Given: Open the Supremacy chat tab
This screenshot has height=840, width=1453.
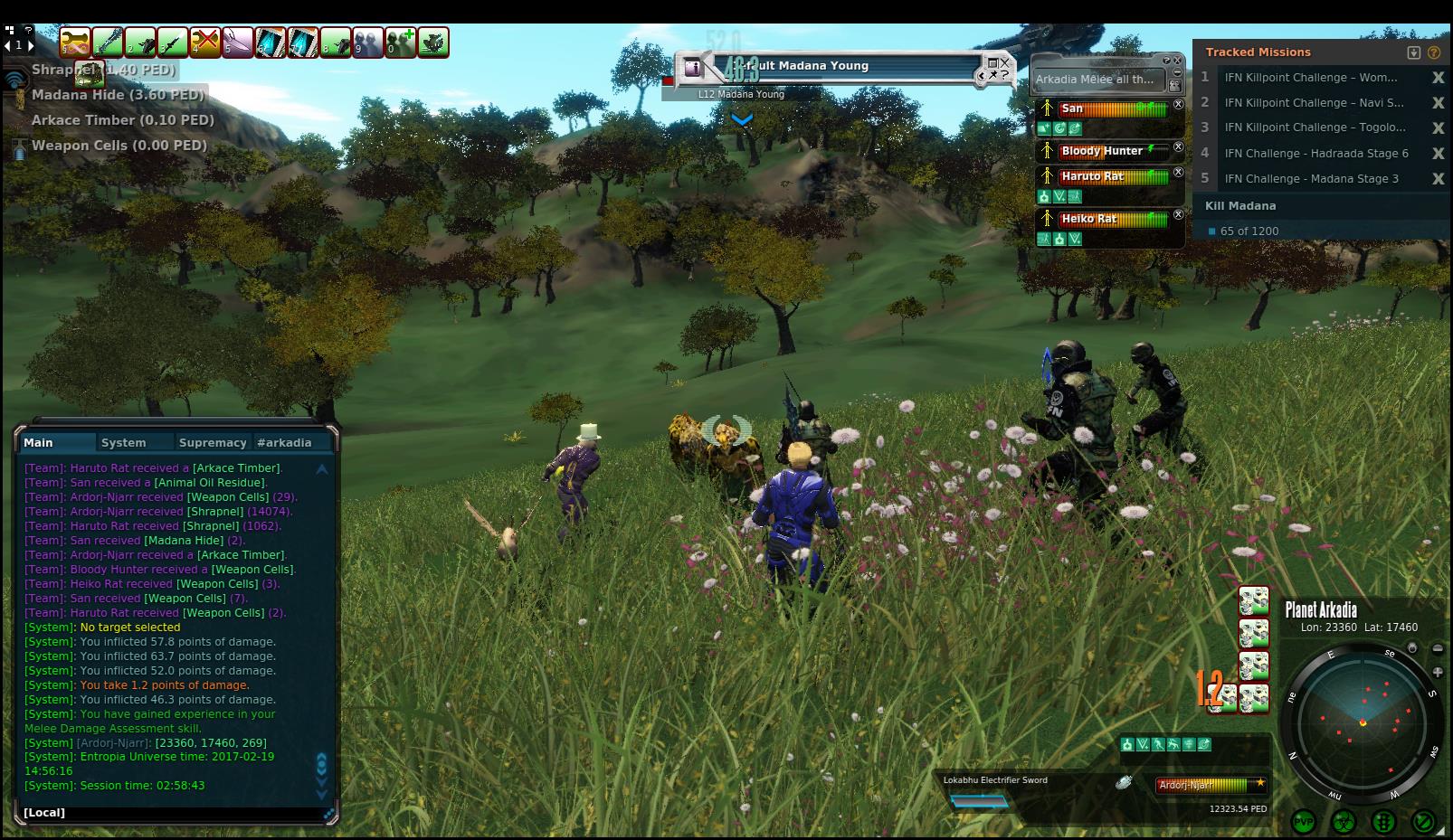Looking at the screenshot, I should tap(213, 442).
